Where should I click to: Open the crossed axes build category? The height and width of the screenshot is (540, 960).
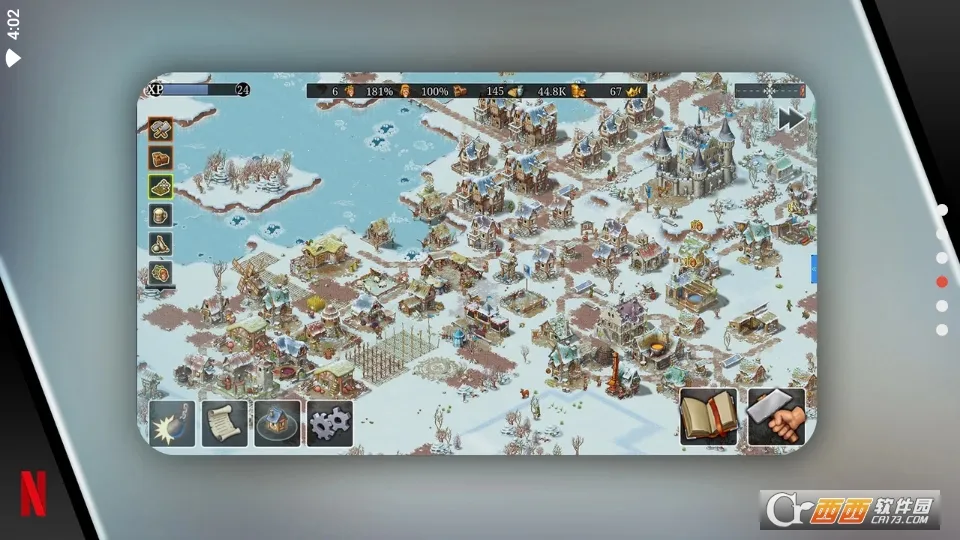(x=160, y=129)
